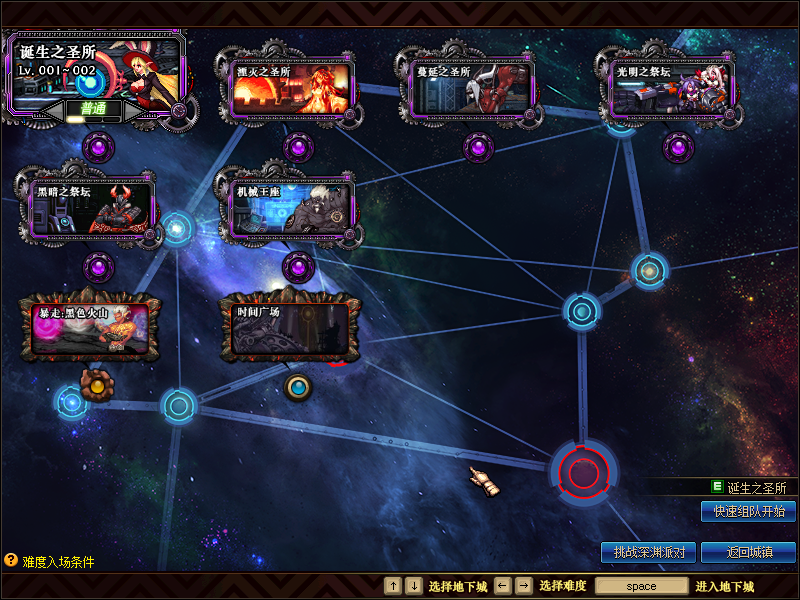The width and height of the screenshot is (800, 600).
Task: Pick the 暴走:黑色火山 dungeon
Action: coord(90,329)
